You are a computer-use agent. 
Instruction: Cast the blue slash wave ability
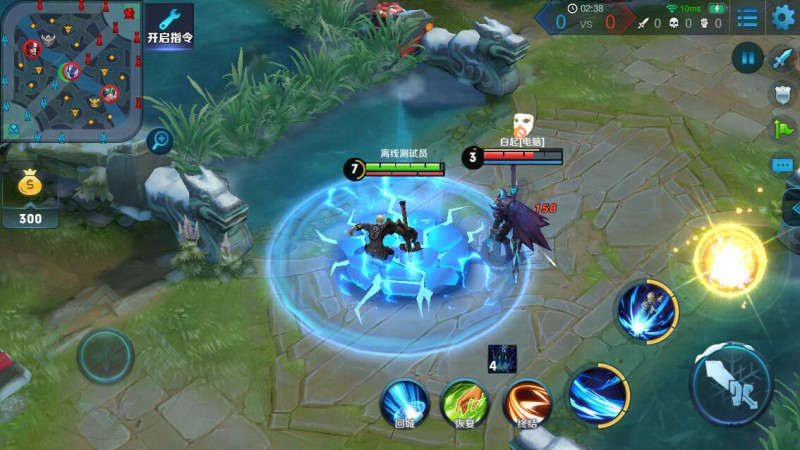(599, 393)
